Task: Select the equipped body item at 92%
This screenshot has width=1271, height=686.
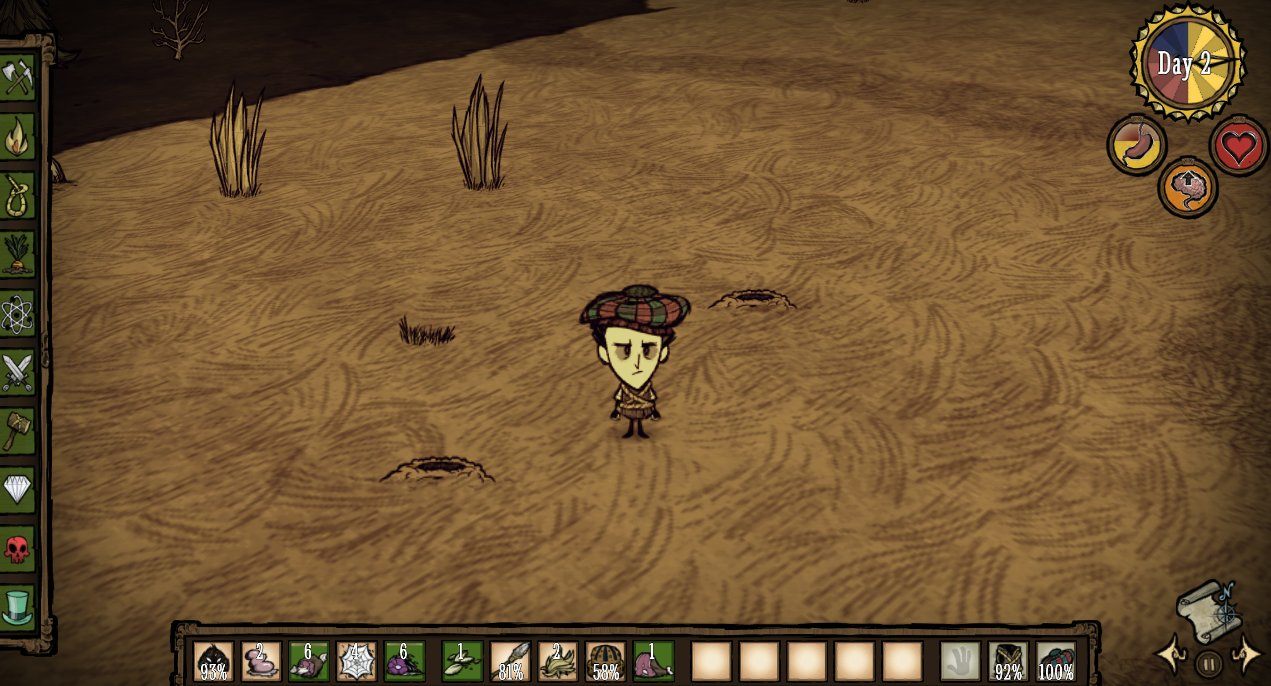Action: (x=1008, y=661)
